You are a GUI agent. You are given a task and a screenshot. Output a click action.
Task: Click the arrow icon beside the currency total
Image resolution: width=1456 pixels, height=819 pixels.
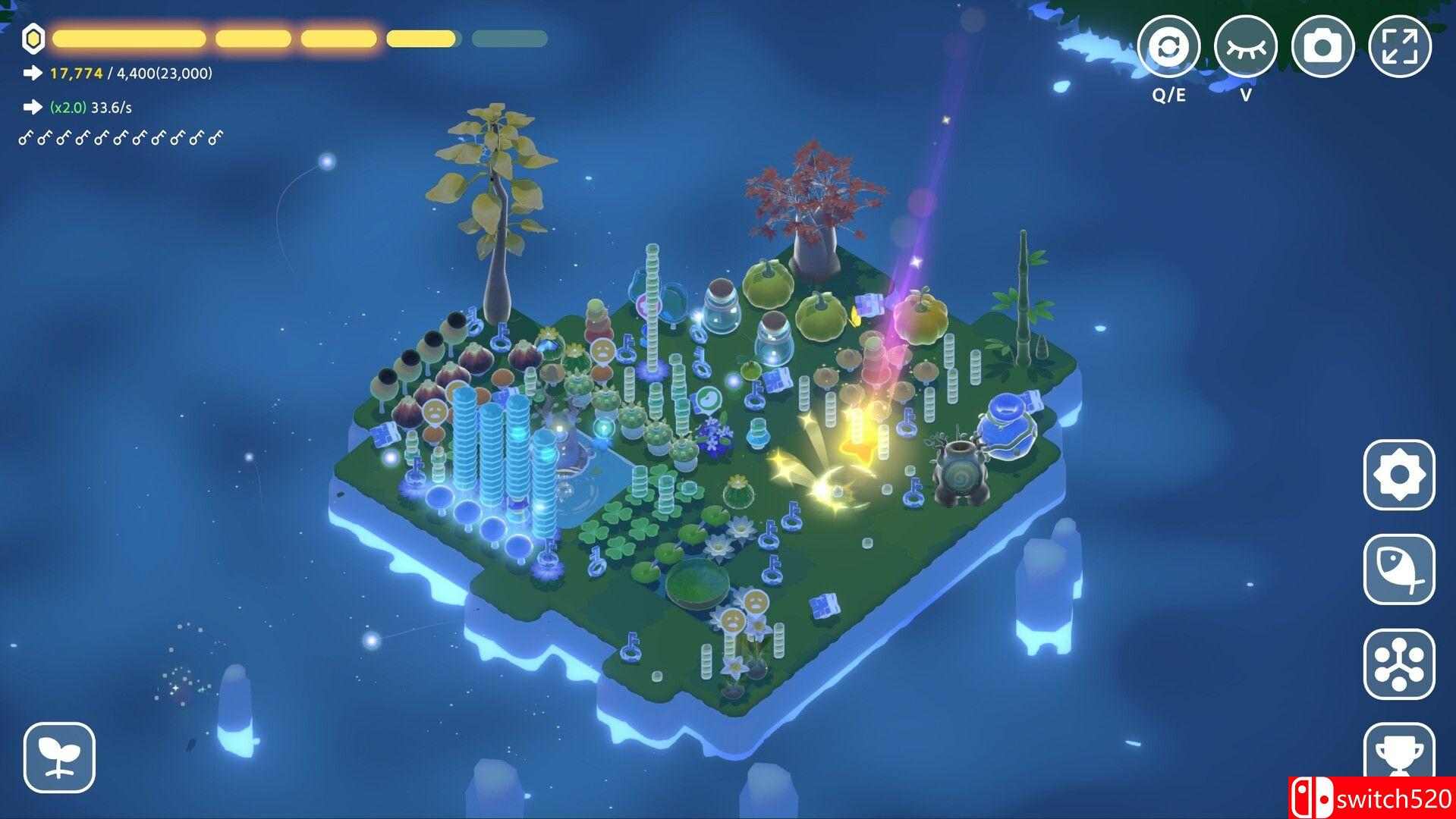tap(31, 74)
